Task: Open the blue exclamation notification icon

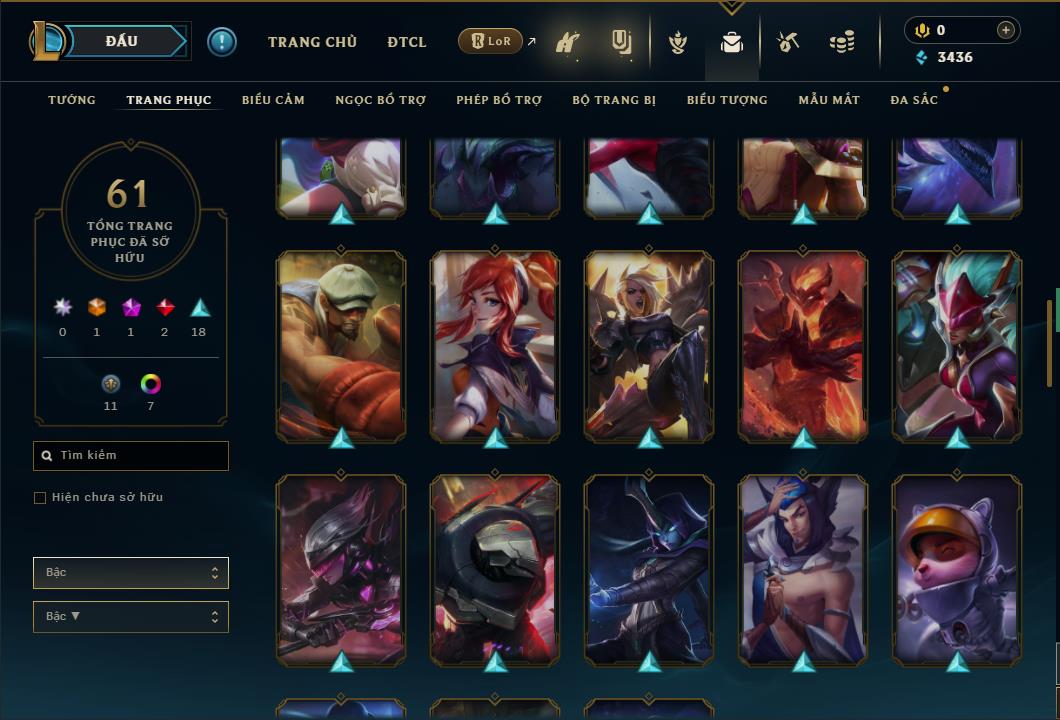Action: [x=222, y=42]
